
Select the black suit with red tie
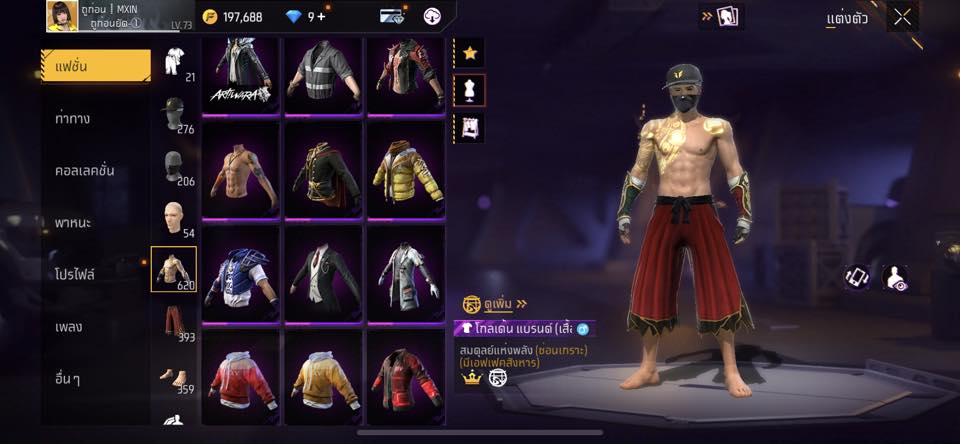click(323, 273)
